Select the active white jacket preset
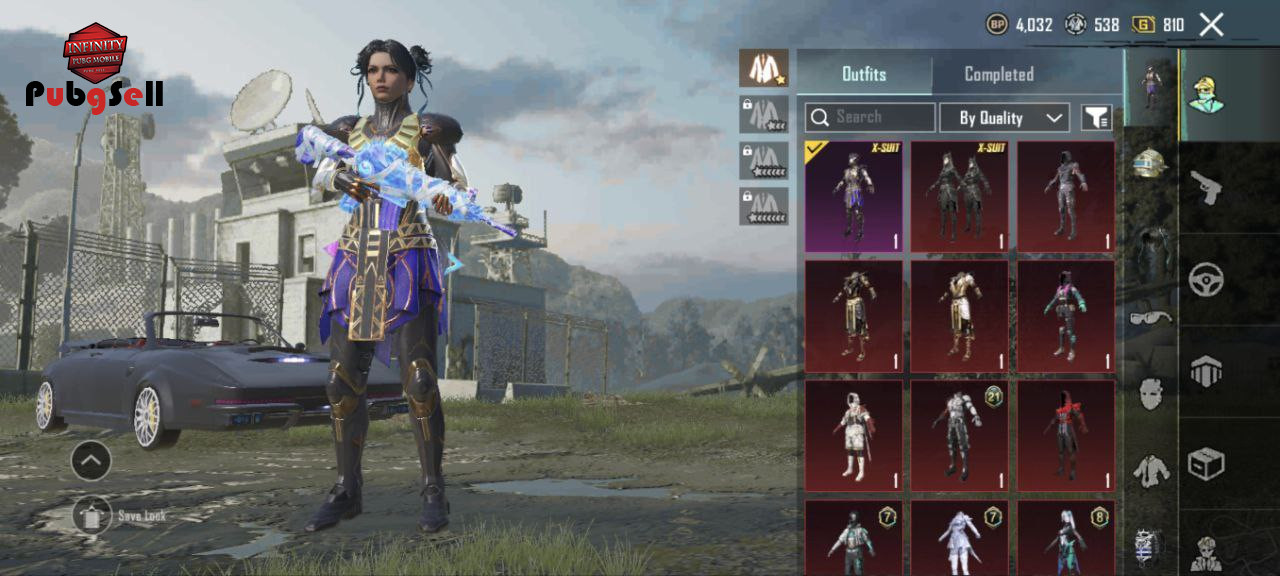This screenshot has height=576, width=1280. (x=764, y=68)
